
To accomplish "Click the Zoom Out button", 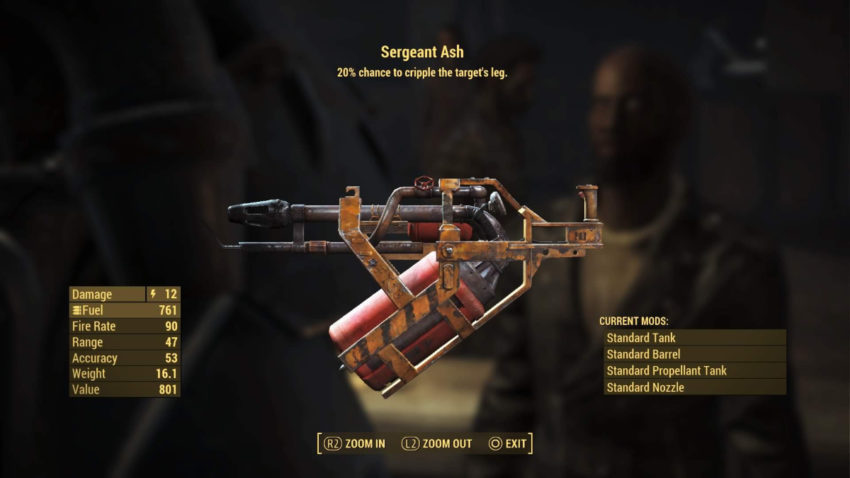I will point(437,443).
